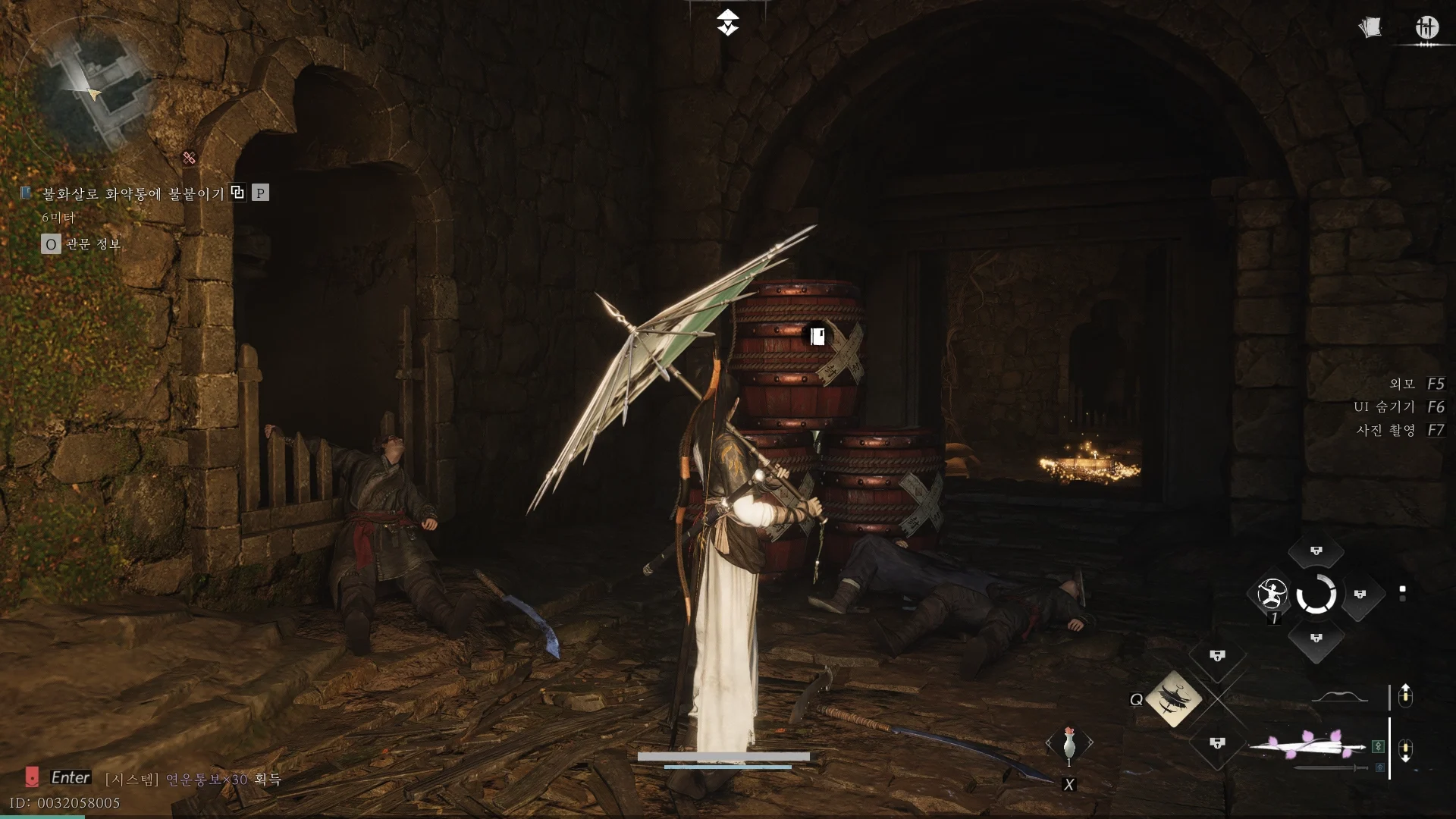Open the chat message box
The height and width of the screenshot is (819, 1456).
pos(192,779)
